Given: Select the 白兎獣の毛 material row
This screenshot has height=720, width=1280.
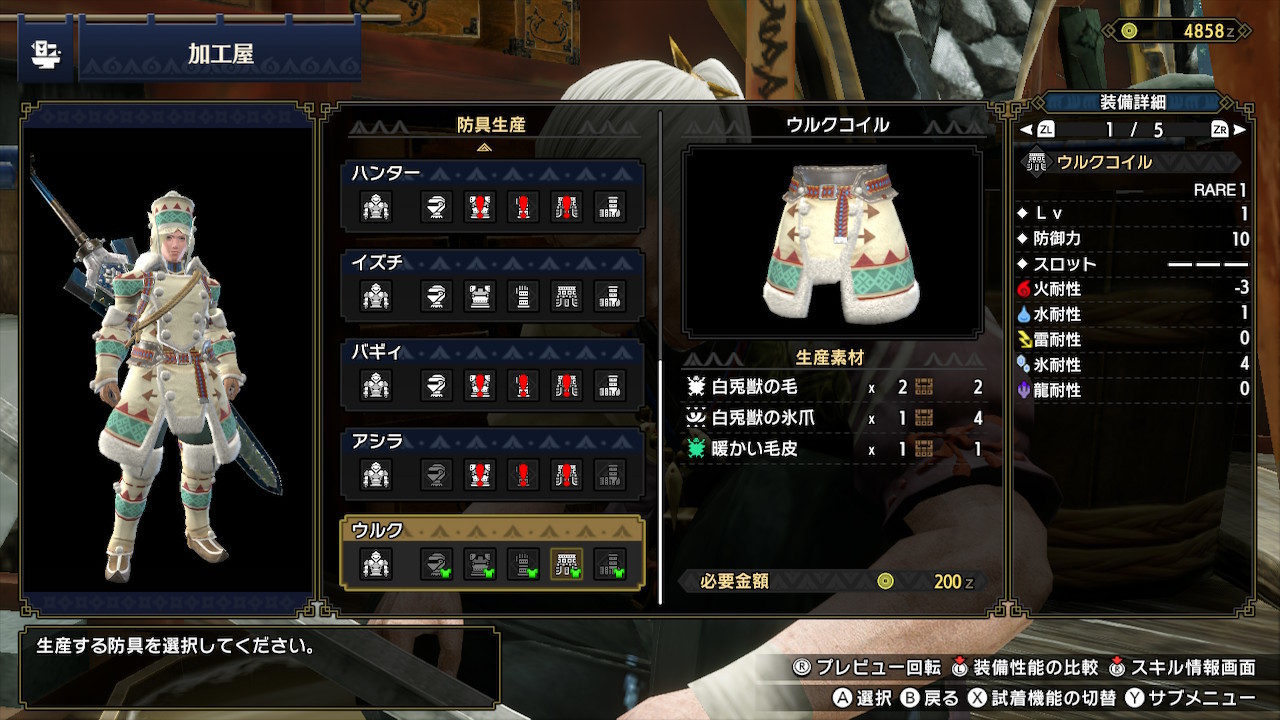Looking at the screenshot, I should pos(833,387).
